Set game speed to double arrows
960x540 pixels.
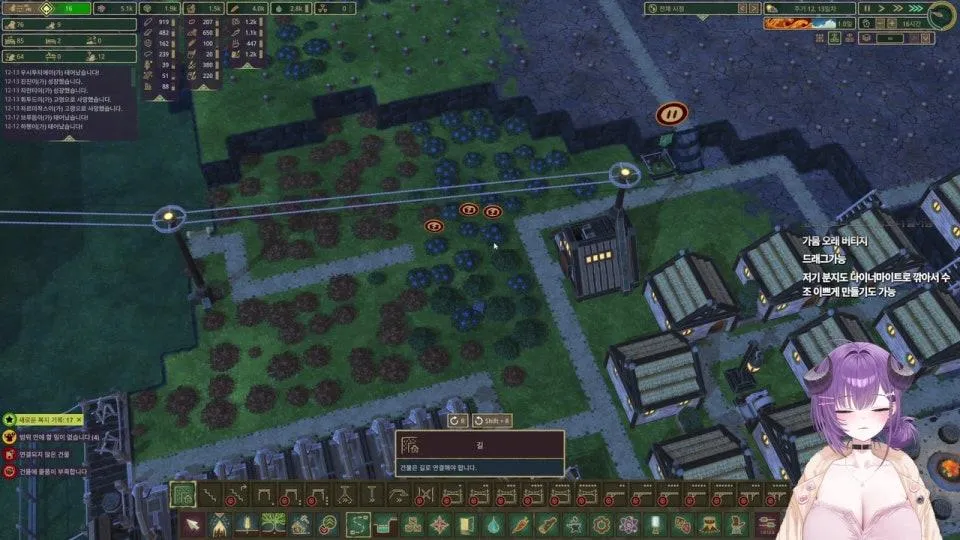click(x=899, y=8)
